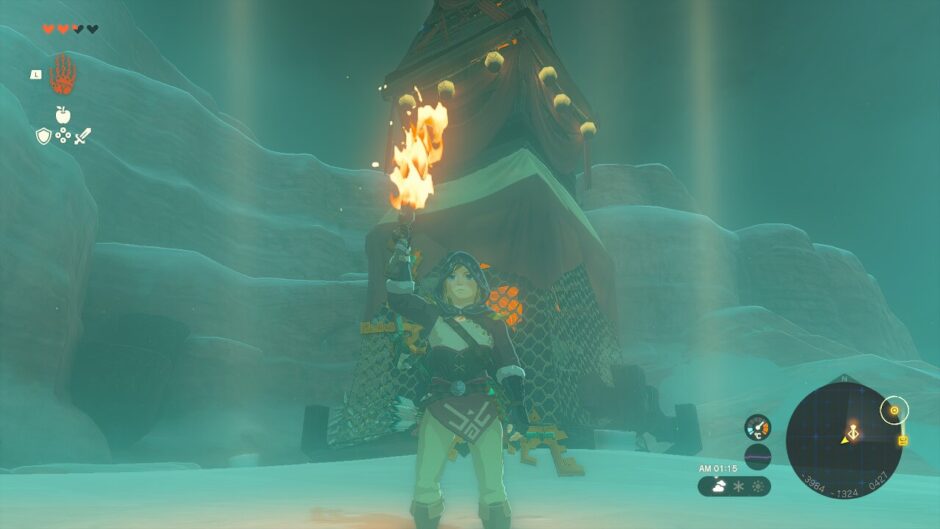This screenshot has width=940, height=529.
Task: Click the yellow chest stamp beside minimap
Action: coord(903,440)
